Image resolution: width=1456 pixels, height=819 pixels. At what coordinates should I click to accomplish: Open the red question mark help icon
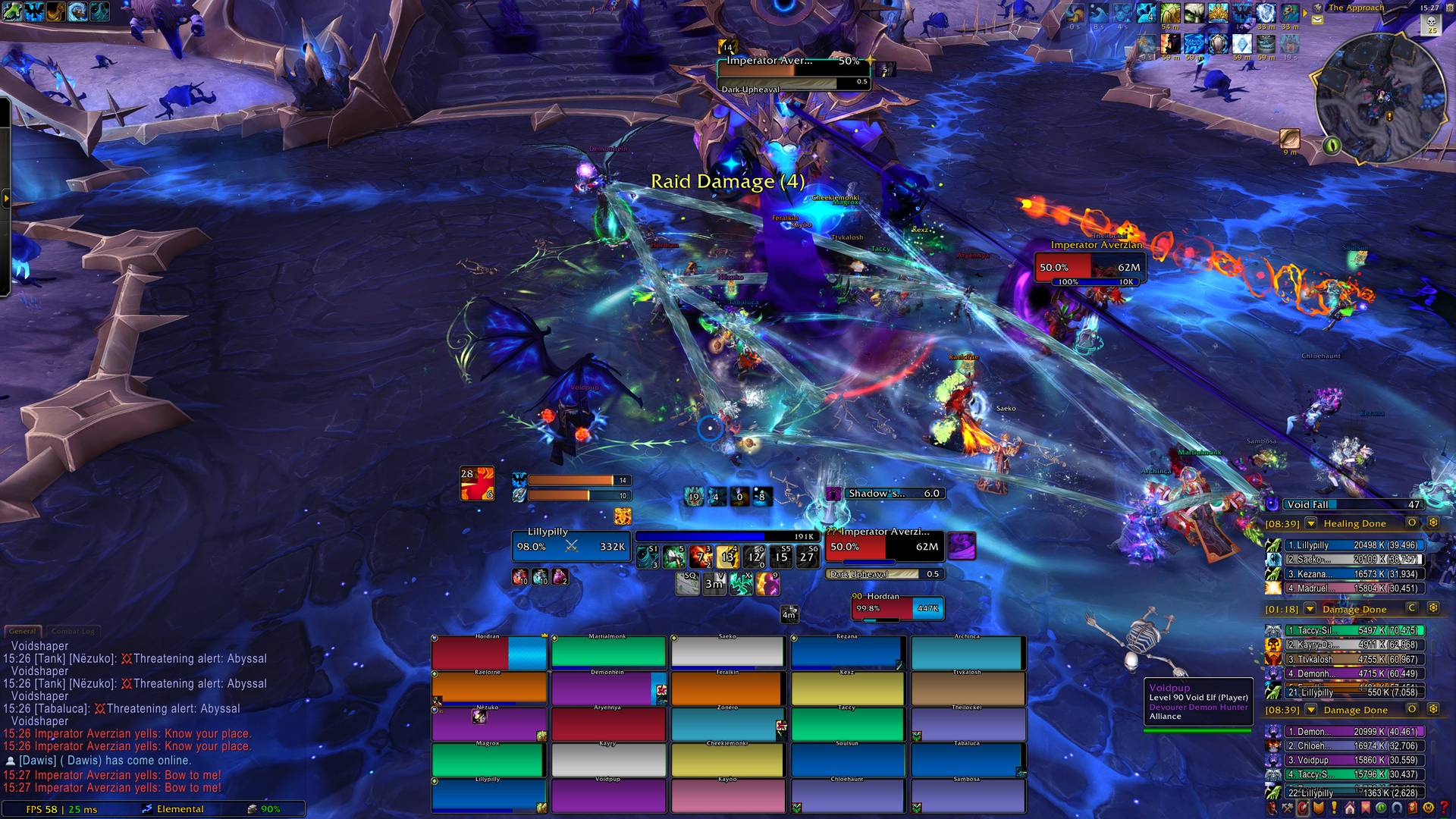click(x=1444, y=808)
